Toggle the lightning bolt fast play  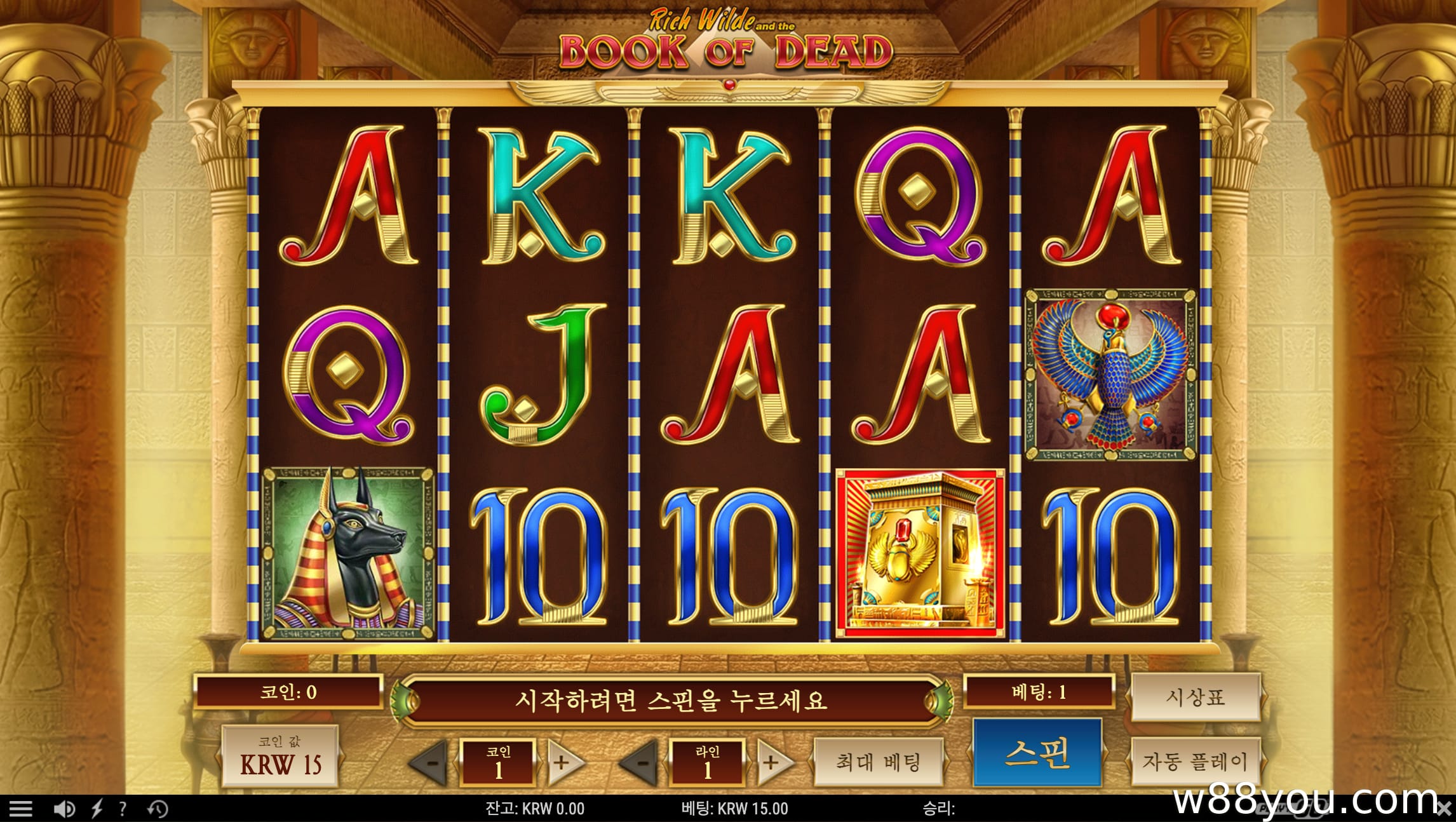pos(97,809)
